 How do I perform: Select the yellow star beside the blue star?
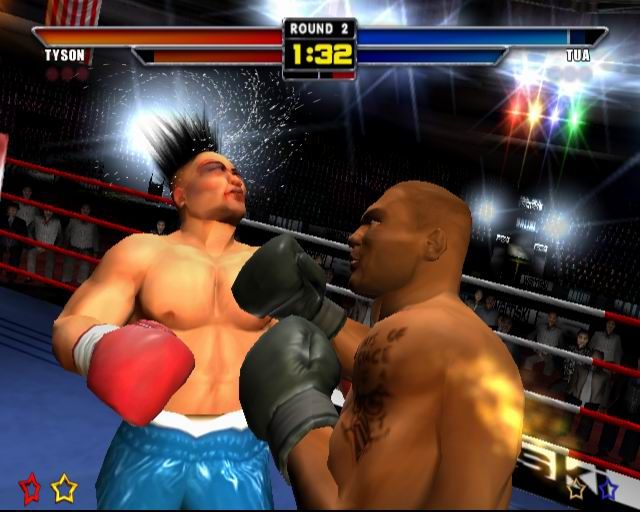[x=577, y=488]
